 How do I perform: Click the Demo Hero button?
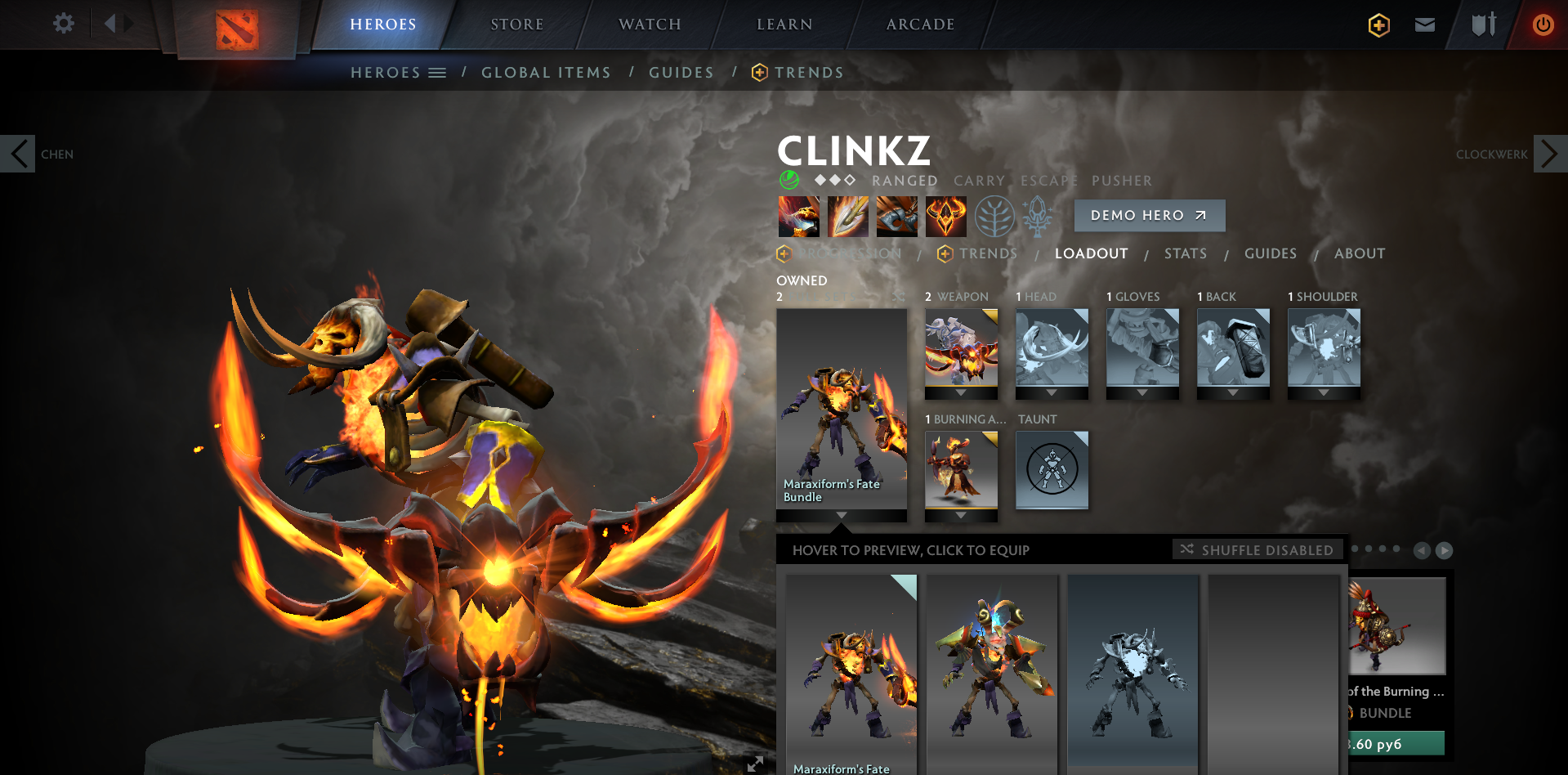tap(1149, 215)
